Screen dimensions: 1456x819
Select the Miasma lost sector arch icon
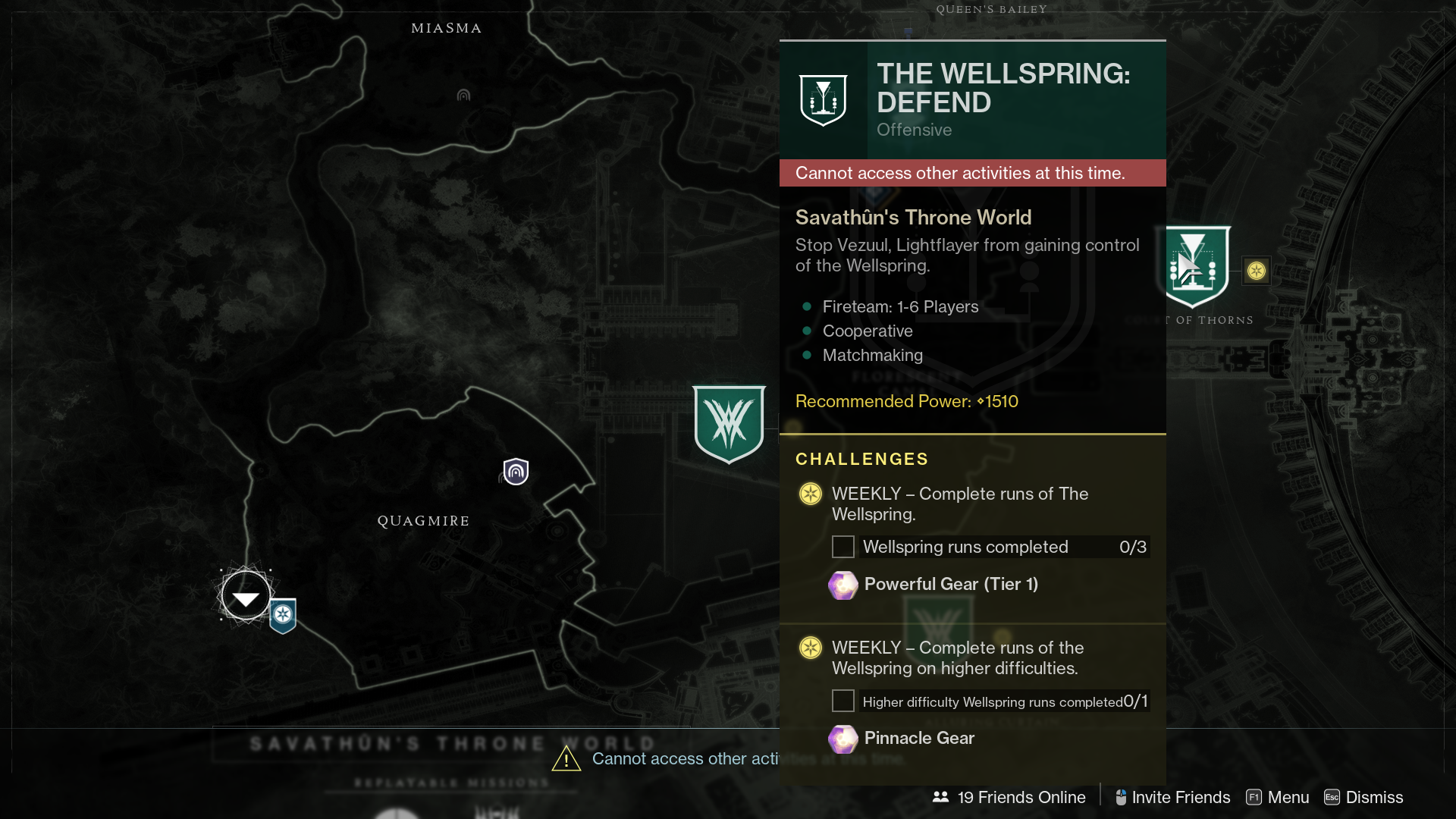coord(463,96)
